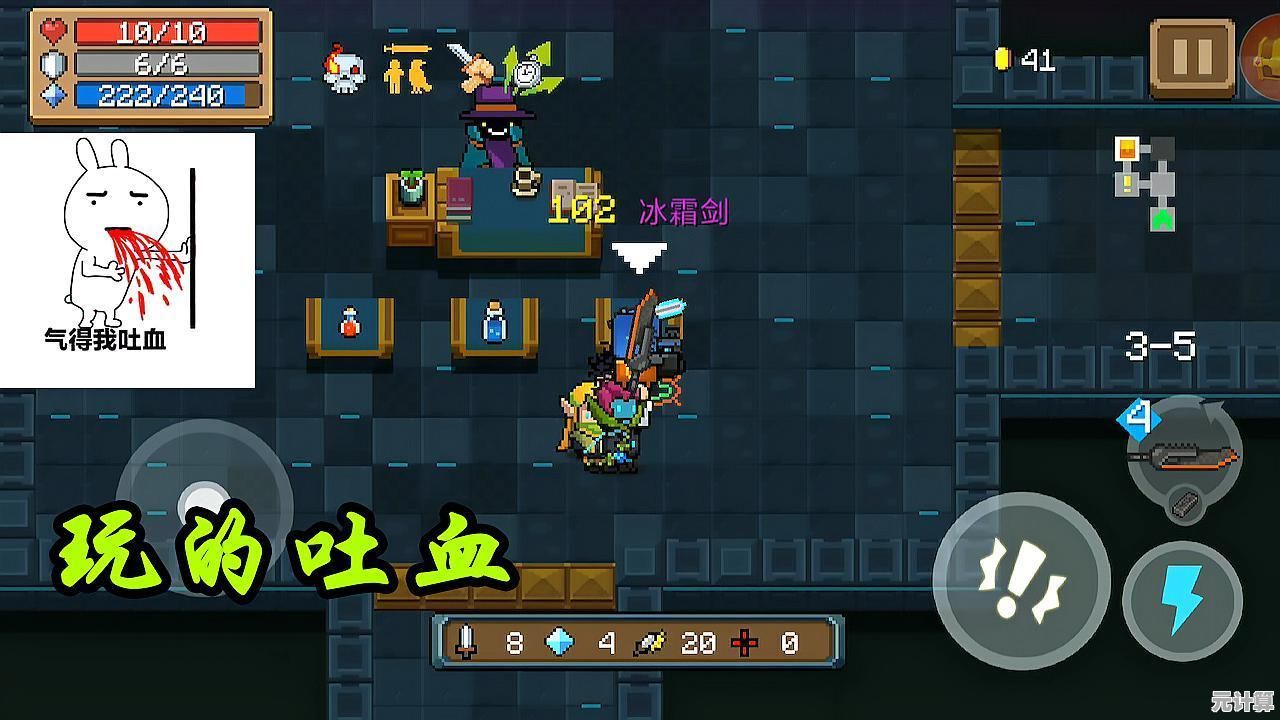Tap the clock with green arrows buff icon
Screen dimensions: 1280x720
(x=531, y=68)
